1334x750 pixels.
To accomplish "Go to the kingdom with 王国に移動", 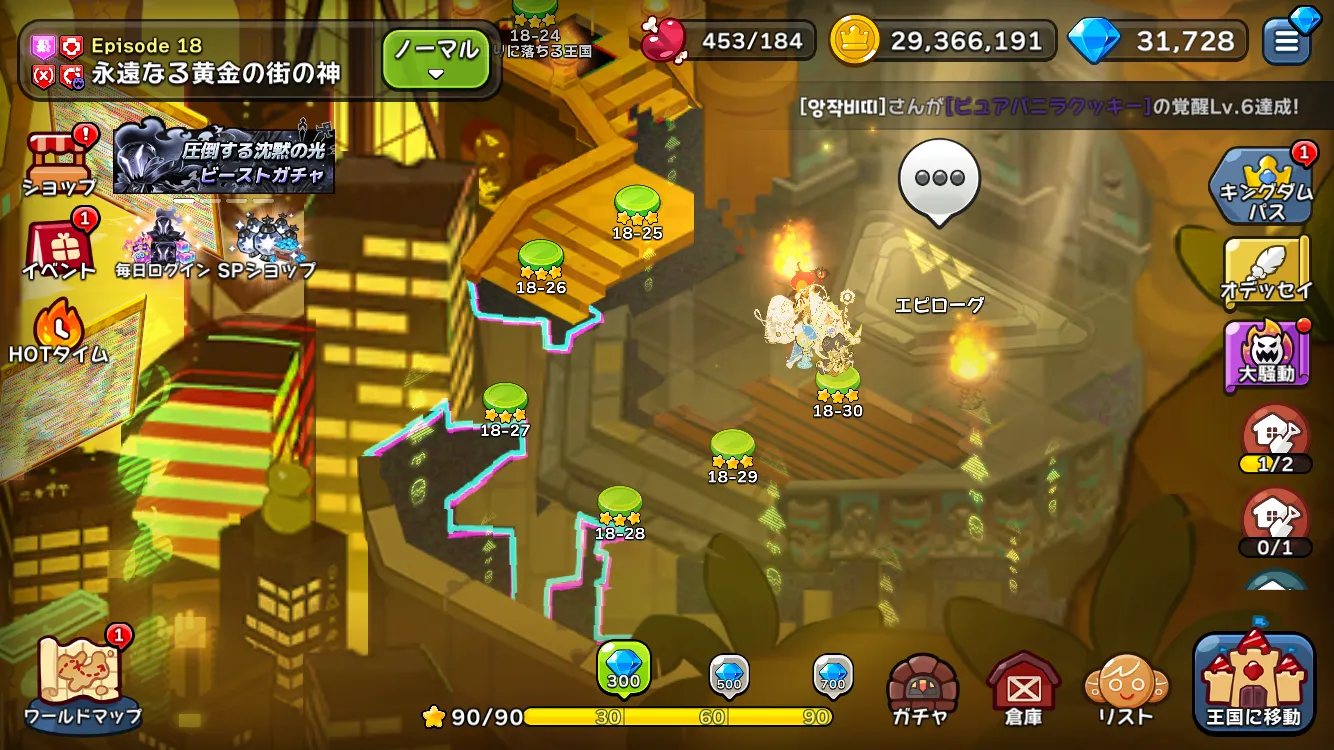I will click(1254, 683).
